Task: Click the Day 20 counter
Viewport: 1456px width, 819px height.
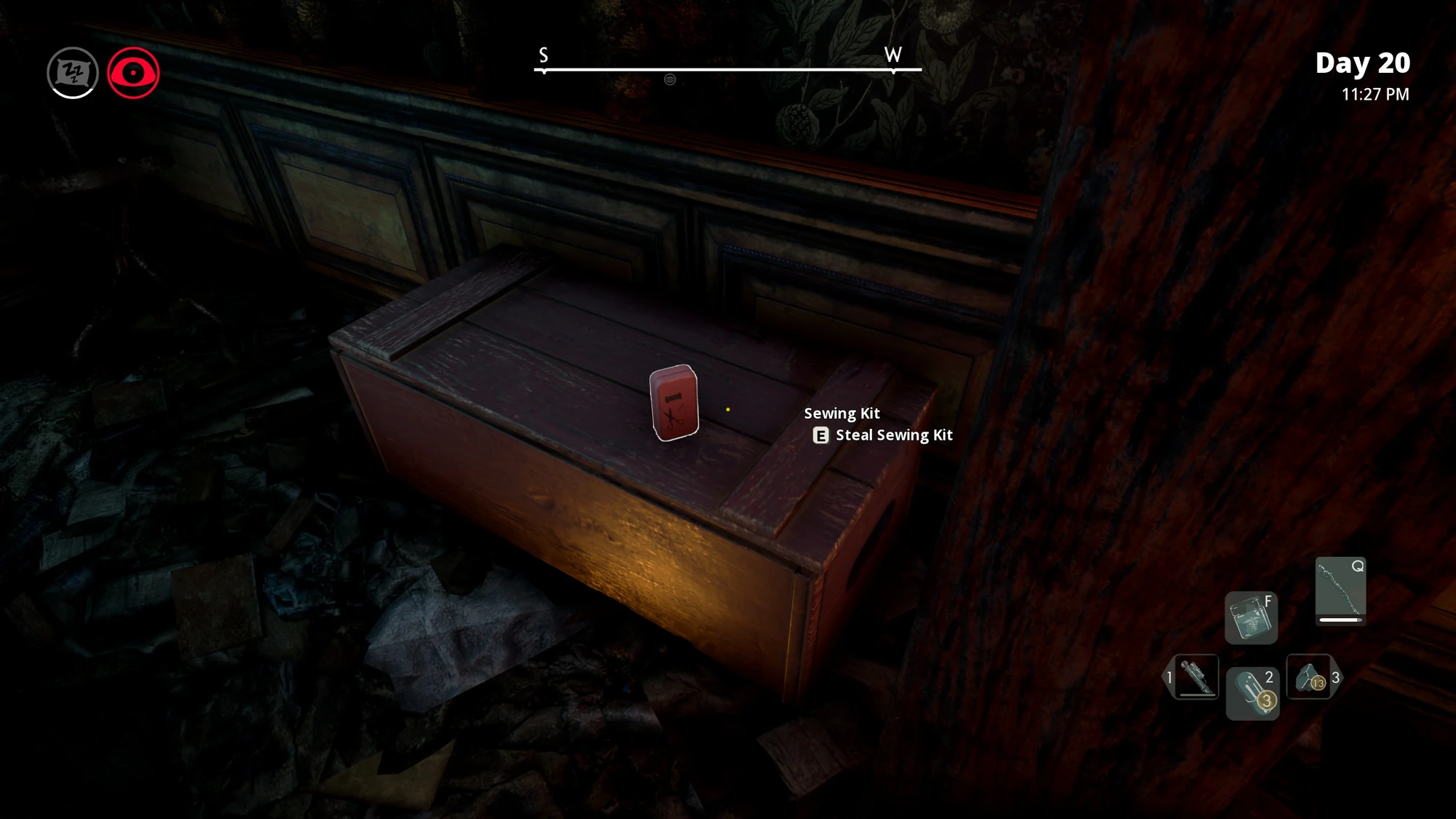Action: coord(1363,63)
